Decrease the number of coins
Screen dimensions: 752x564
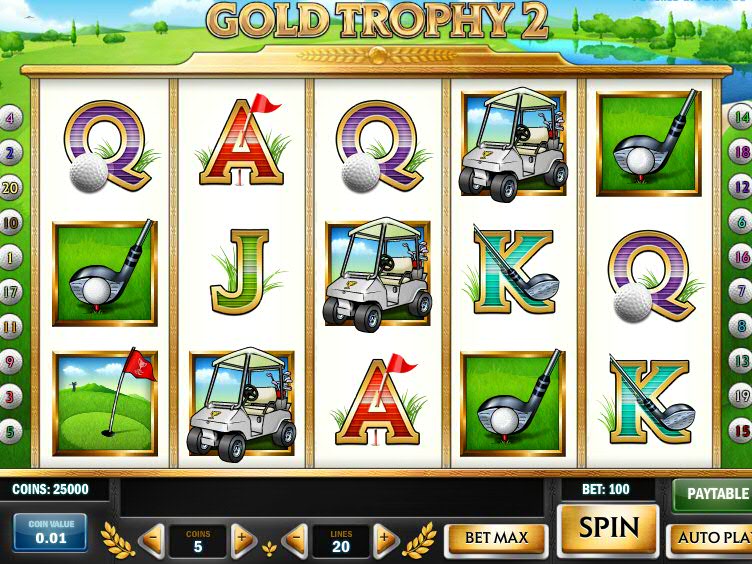point(152,541)
